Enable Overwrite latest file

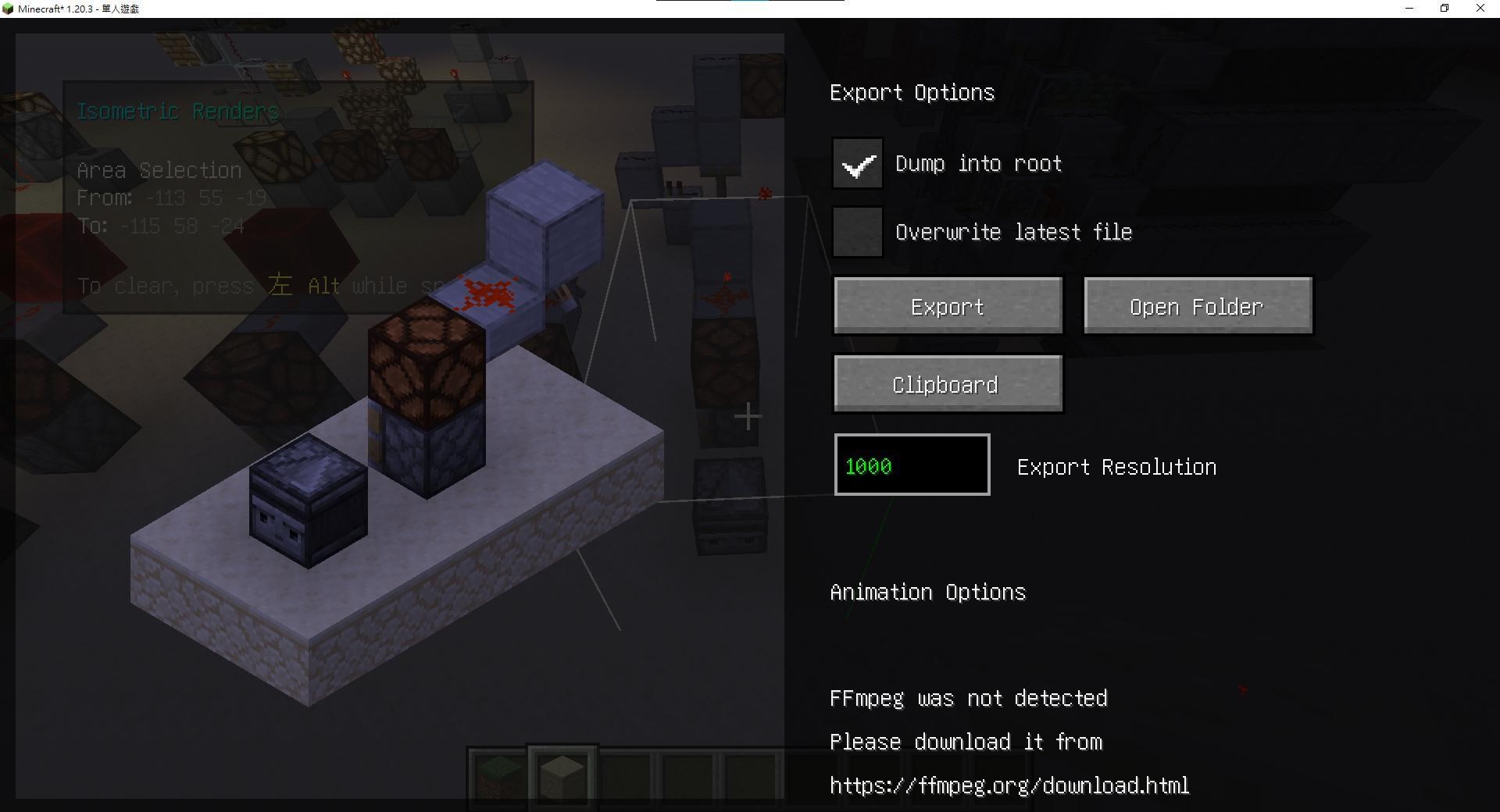click(857, 231)
